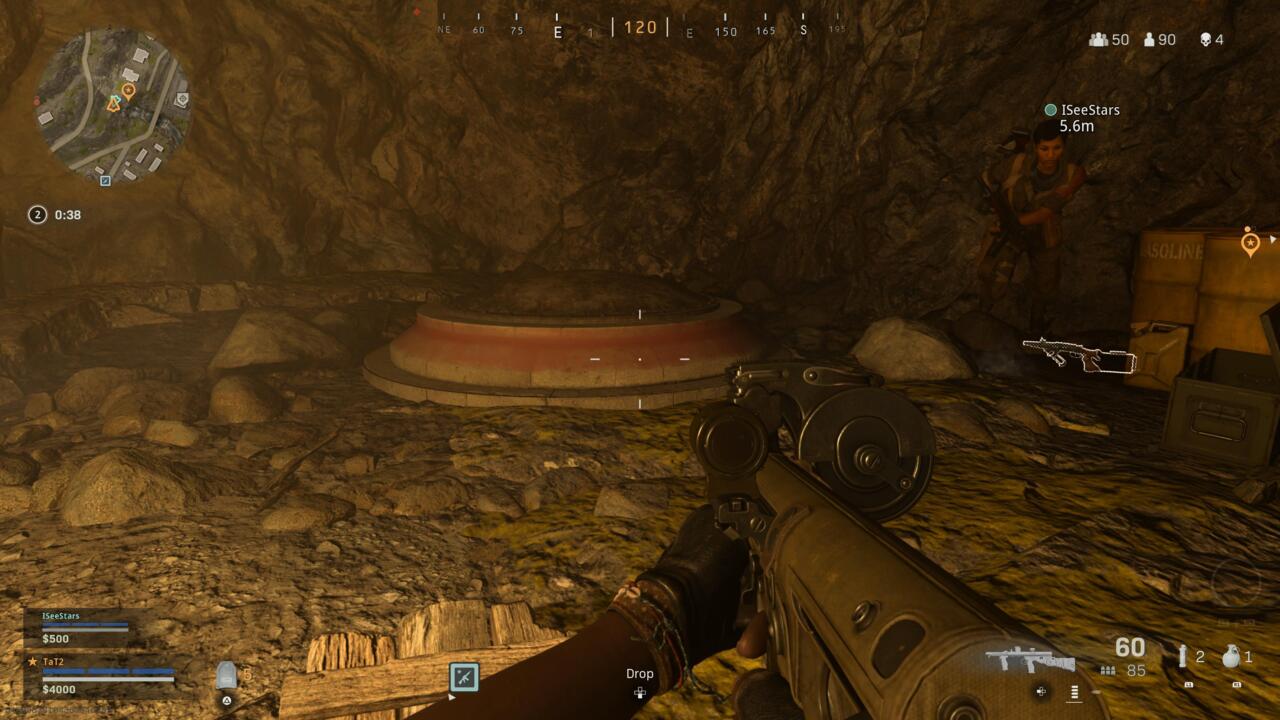Click the teams remaining icon
The height and width of the screenshot is (720, 1280).
(x=1099, y=40)
